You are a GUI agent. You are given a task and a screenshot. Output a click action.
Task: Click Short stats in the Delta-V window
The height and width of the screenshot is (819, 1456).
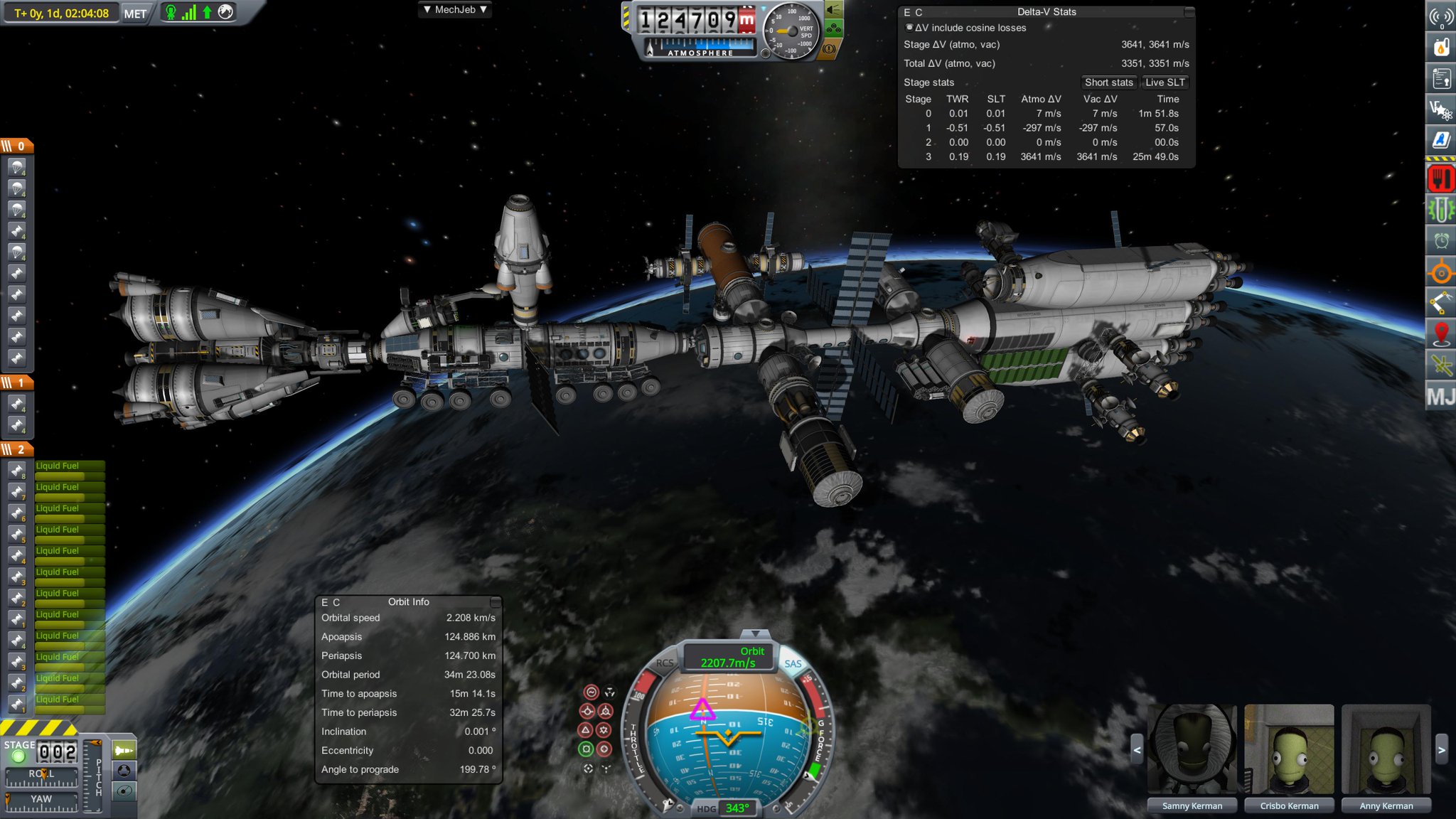(1108, 82)
